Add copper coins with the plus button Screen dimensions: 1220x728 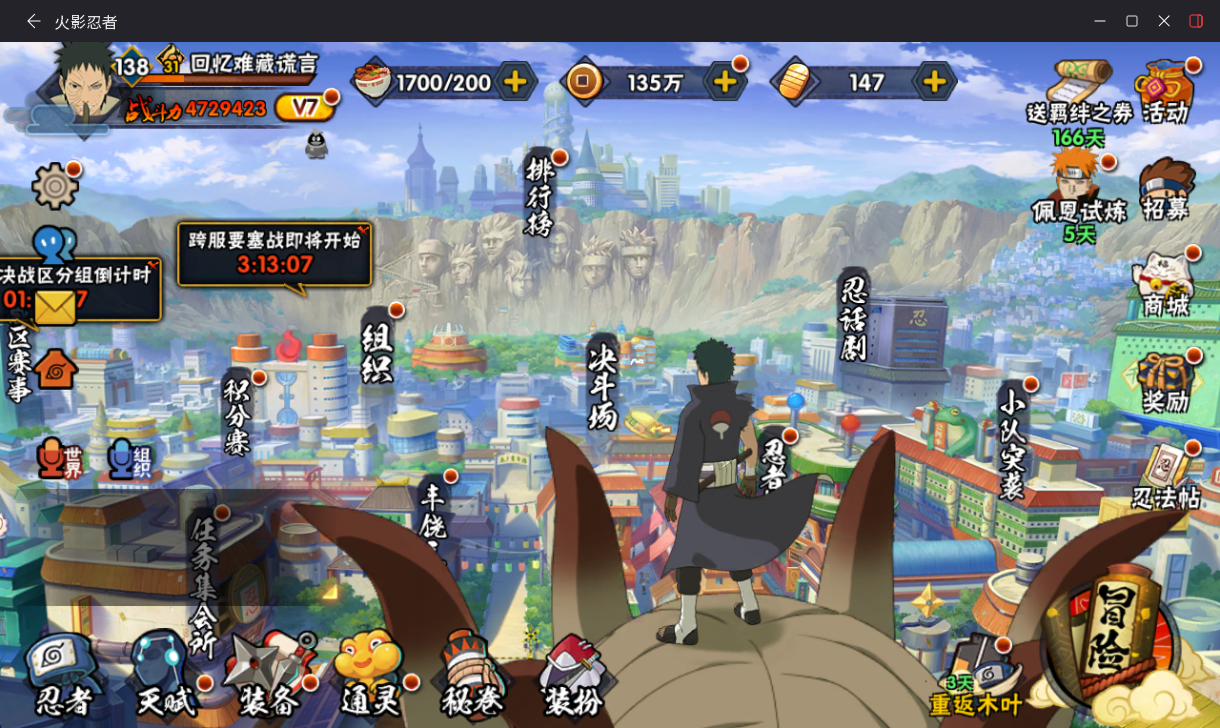point(724,82)
